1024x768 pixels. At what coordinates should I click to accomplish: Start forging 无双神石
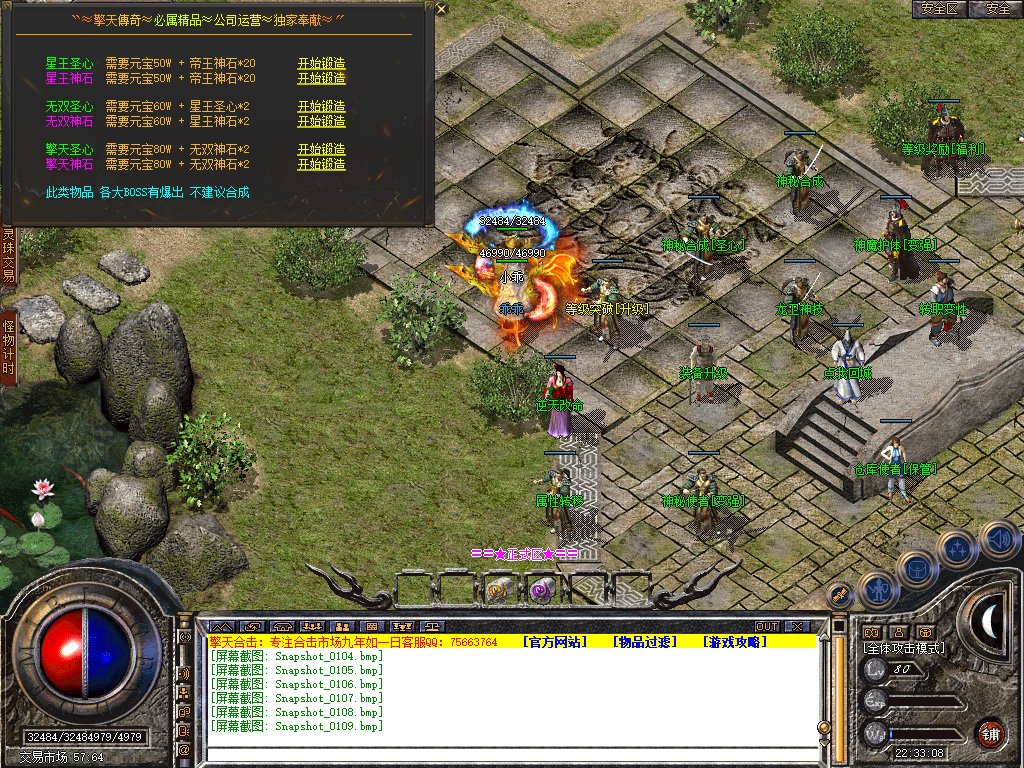coord(321,121)
